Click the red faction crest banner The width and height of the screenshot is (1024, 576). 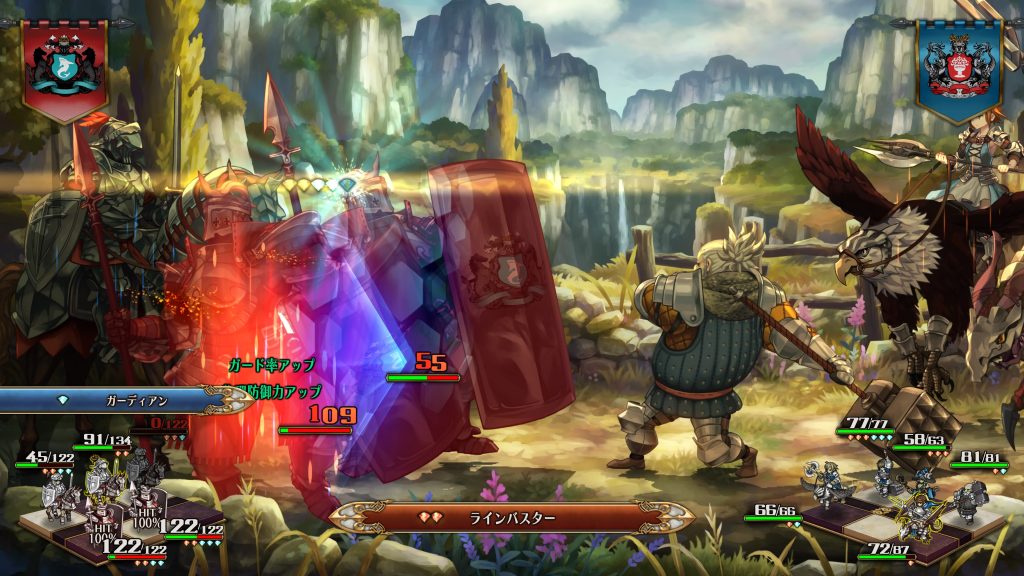point(66,67)
